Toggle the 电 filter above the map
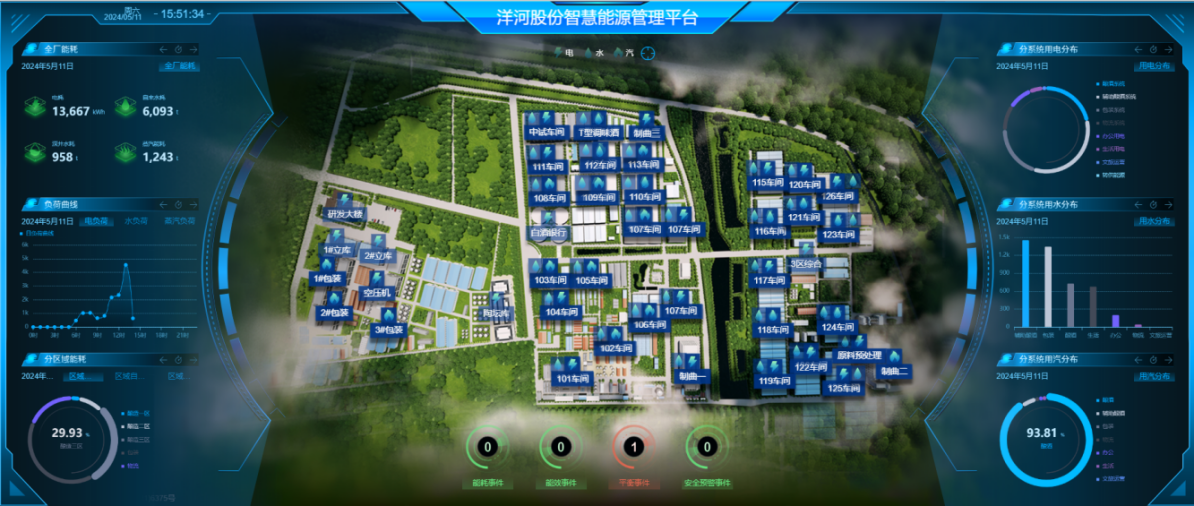1194x506 pixels. 564,51
